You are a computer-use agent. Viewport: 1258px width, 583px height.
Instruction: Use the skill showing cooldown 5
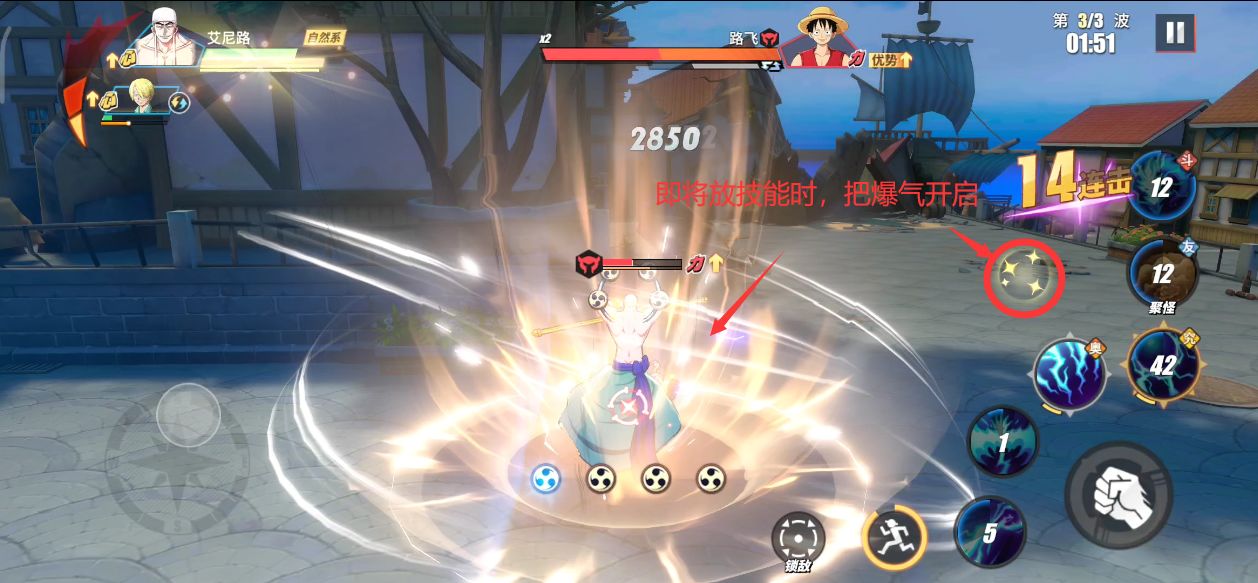[990, 532]
